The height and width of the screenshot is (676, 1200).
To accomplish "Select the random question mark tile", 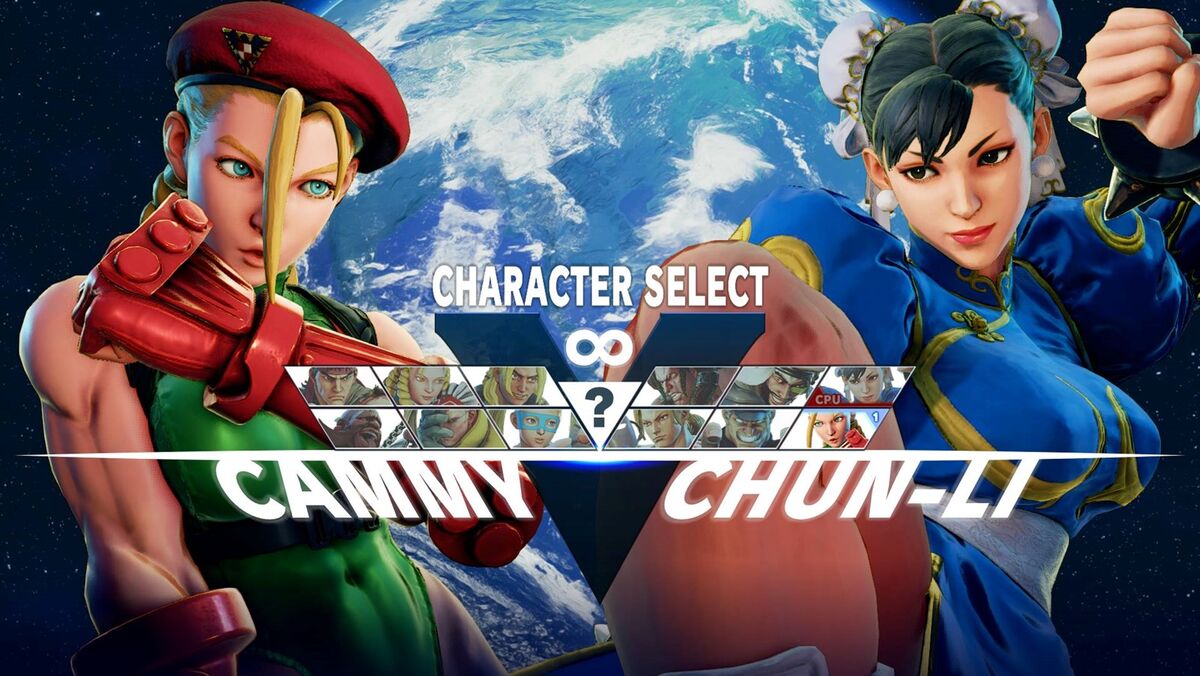I will (x=598, y=407).
